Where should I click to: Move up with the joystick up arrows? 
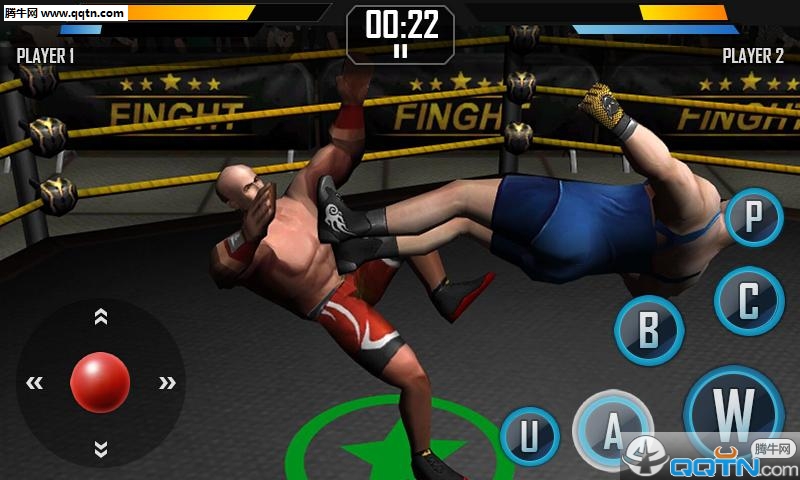click(100, 317)
